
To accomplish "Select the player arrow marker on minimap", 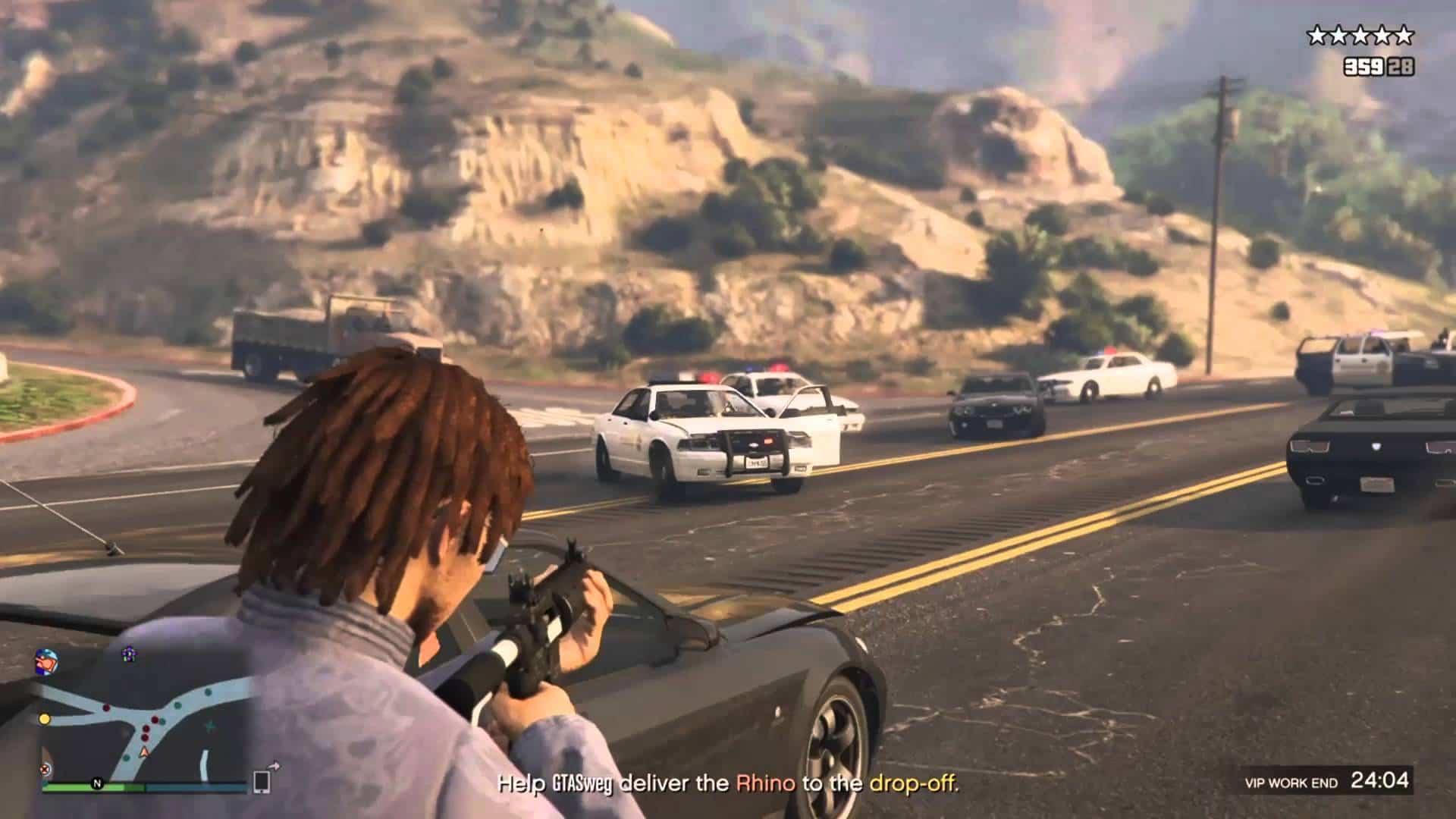I will point(144,753).
